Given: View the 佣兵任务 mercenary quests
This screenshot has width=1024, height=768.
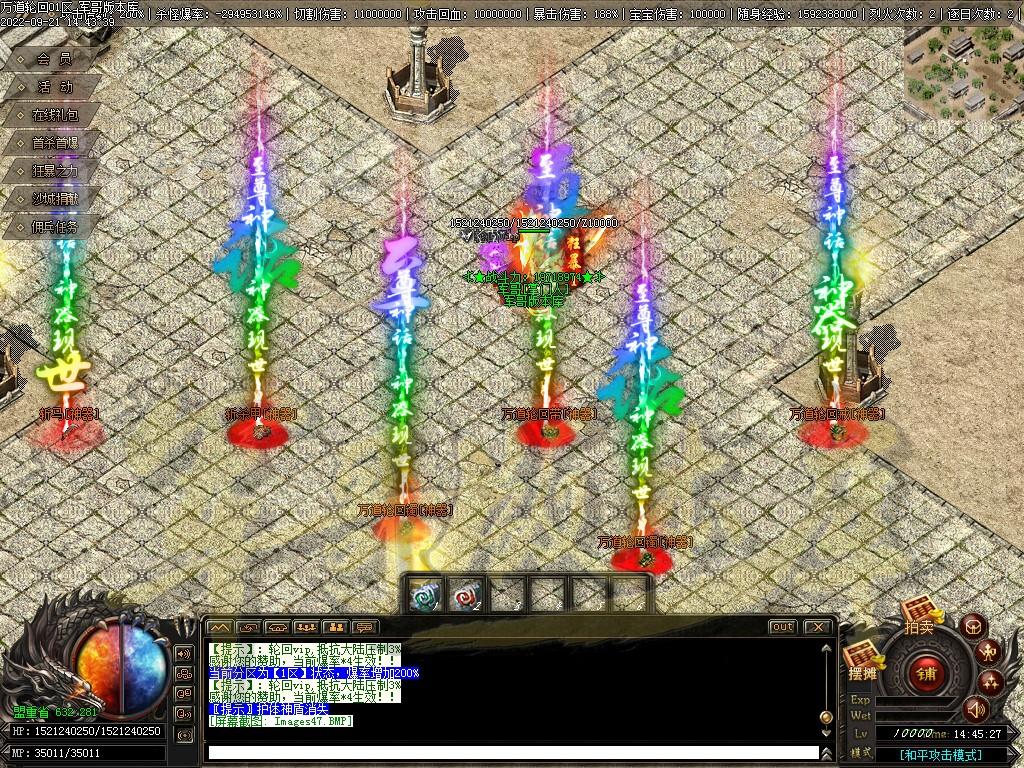Looking at the screenshot, I should click(53, 227).
